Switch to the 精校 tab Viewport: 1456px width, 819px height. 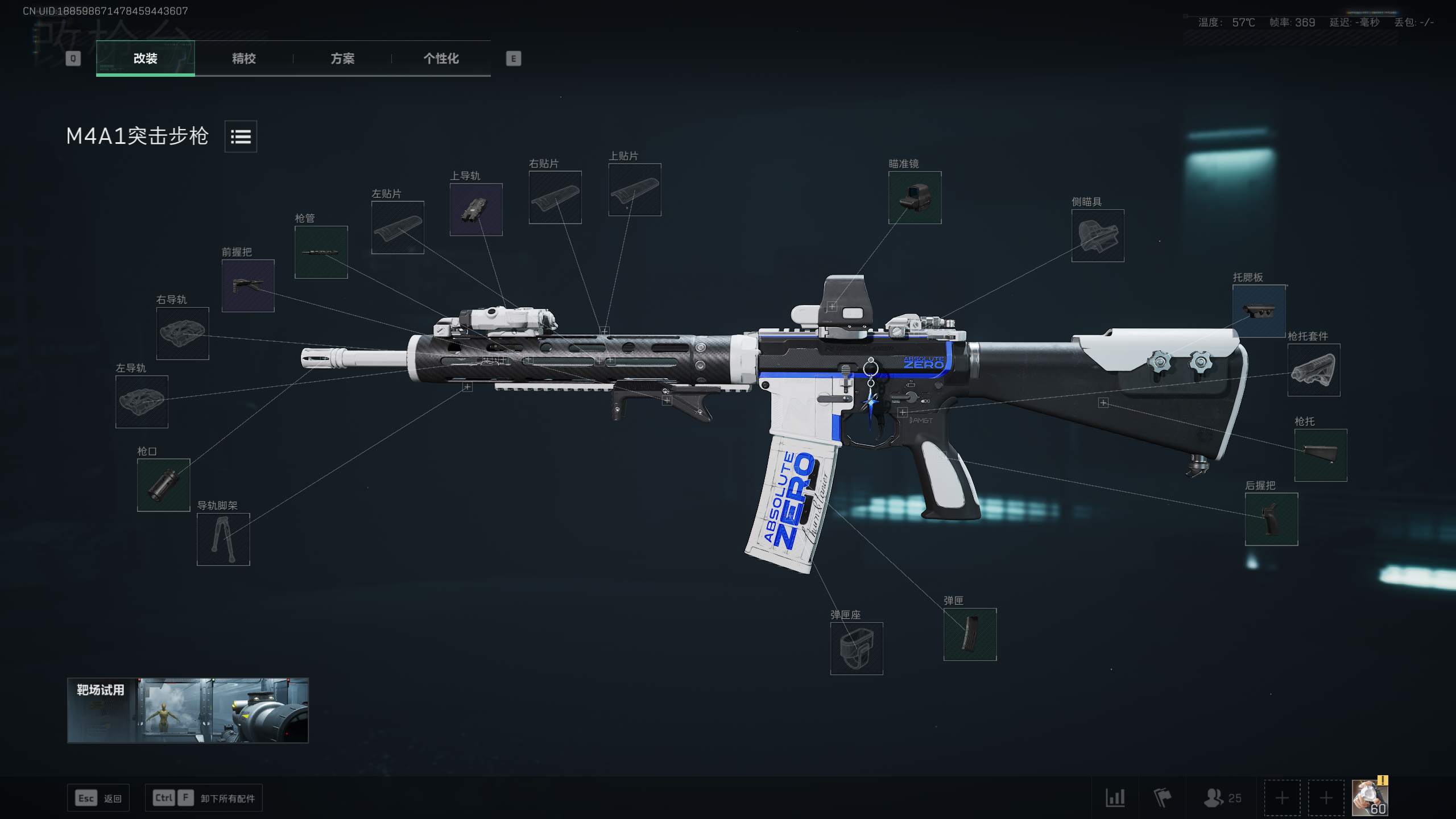pyautogui.click(x=243, y=59)
